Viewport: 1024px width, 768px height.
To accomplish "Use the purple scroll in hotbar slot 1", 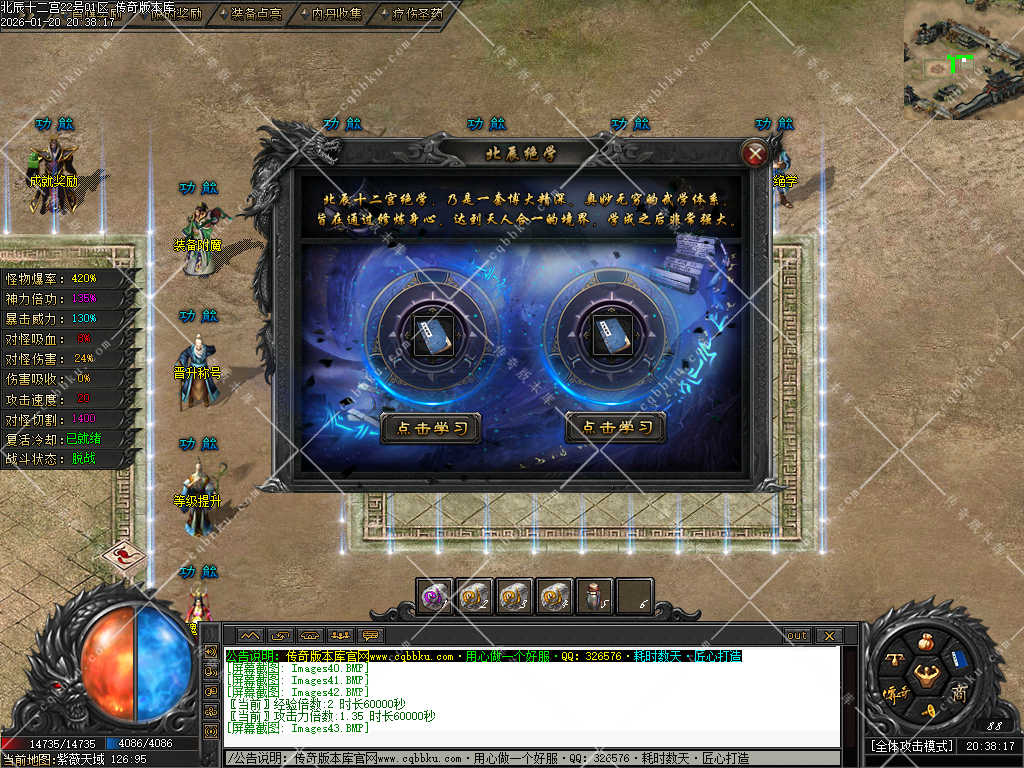I will click(x=435, y=597).
